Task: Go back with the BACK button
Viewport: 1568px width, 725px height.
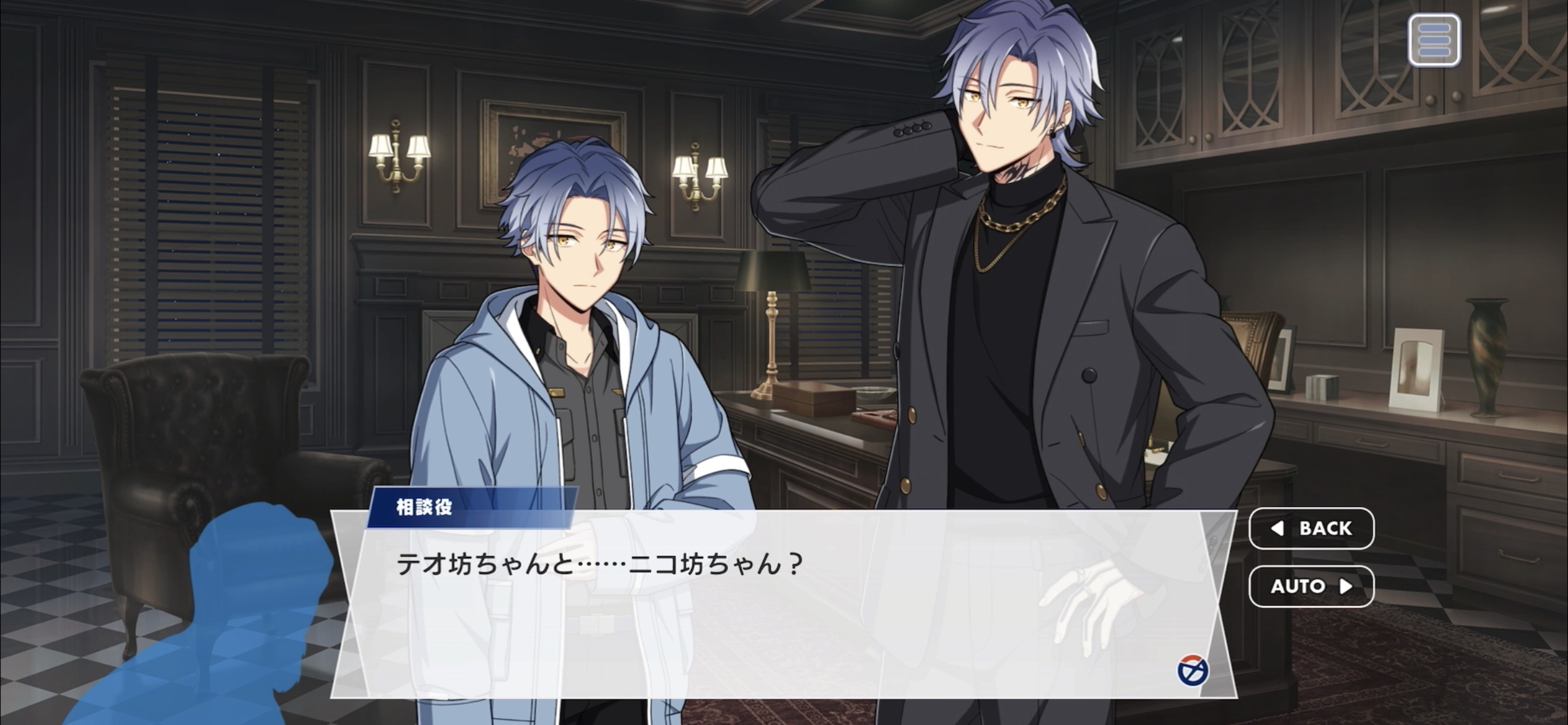Action: pos(1311,529)
